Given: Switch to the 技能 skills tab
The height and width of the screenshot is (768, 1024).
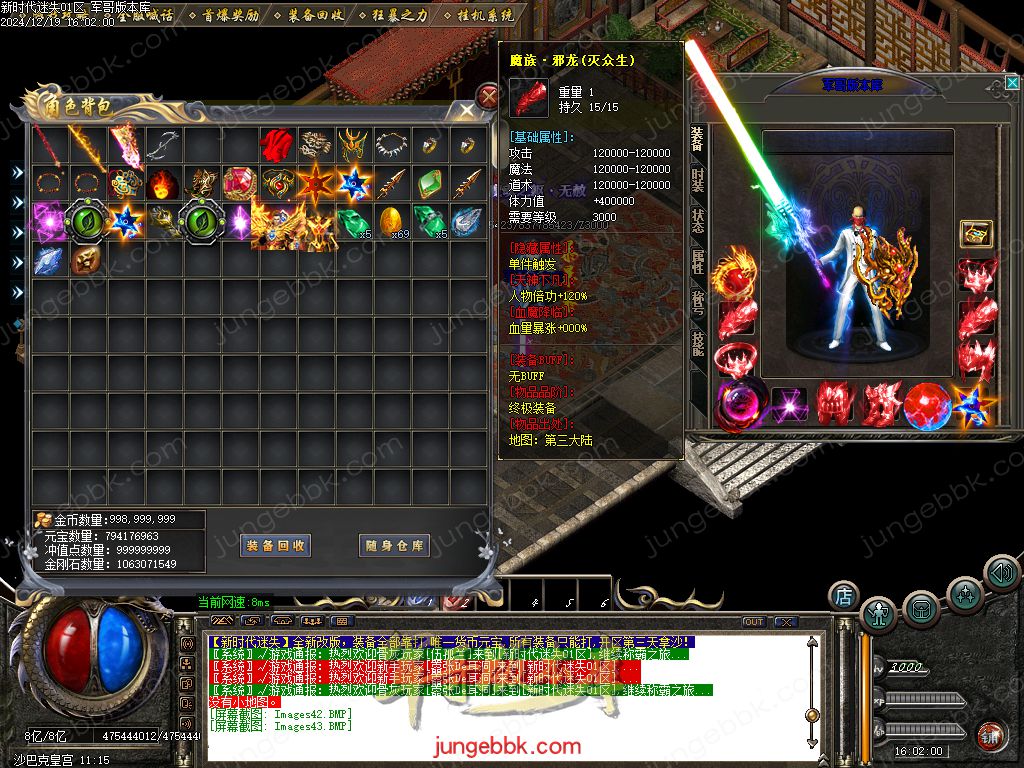Looking at the screenshot, I should click(x=697, y=343).
